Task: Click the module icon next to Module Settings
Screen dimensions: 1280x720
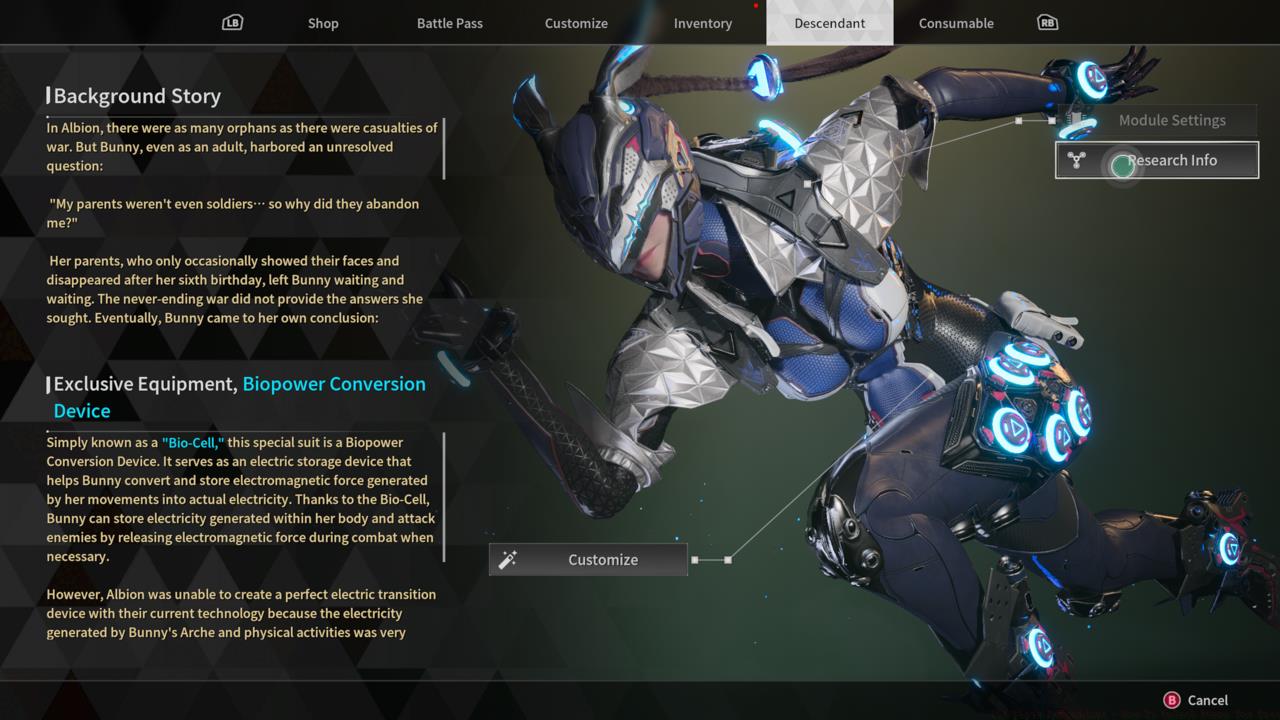Action: click(1077, 119)
